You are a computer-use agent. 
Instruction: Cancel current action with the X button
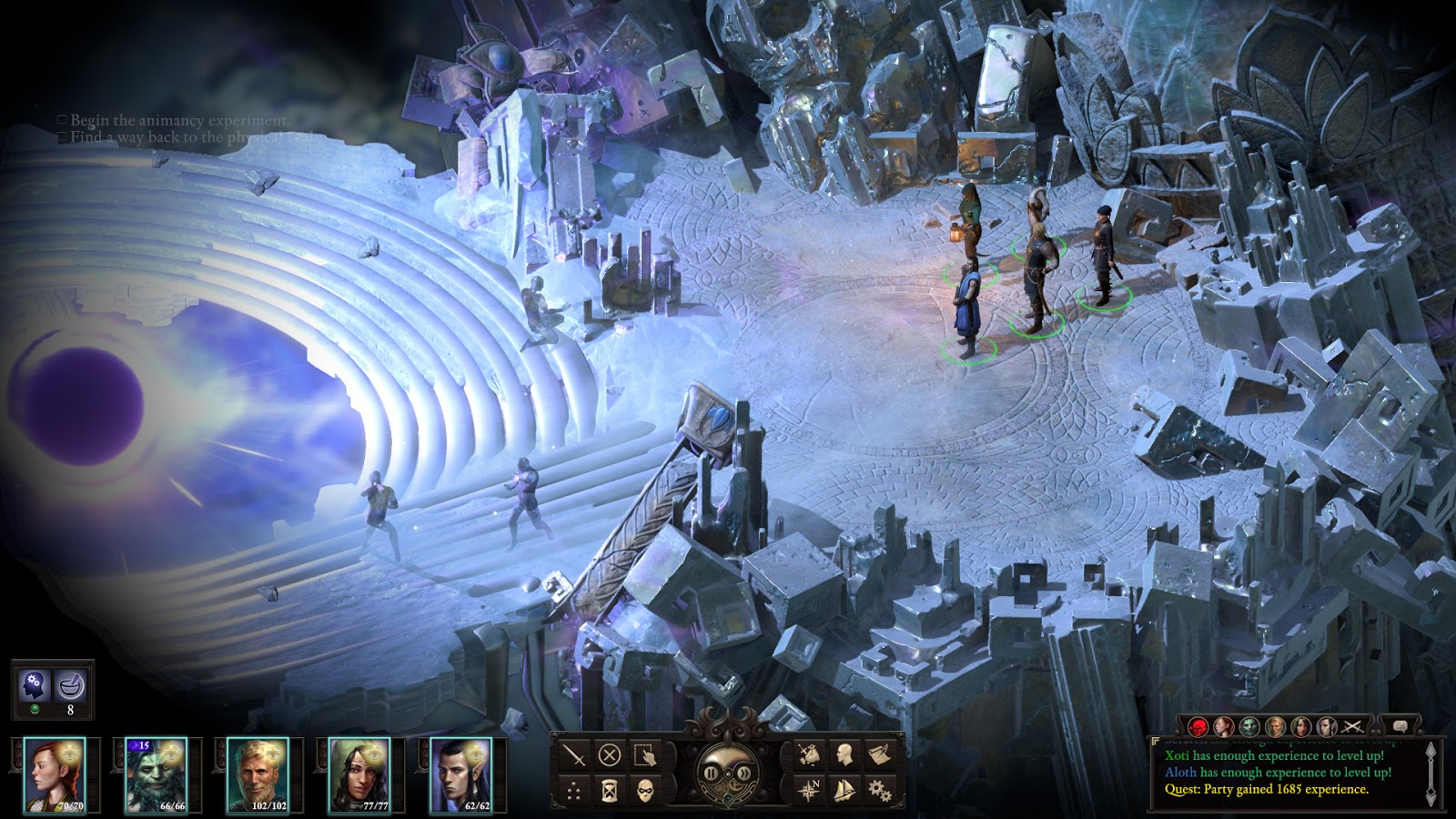pyautogui.click(x=609, y=754)
